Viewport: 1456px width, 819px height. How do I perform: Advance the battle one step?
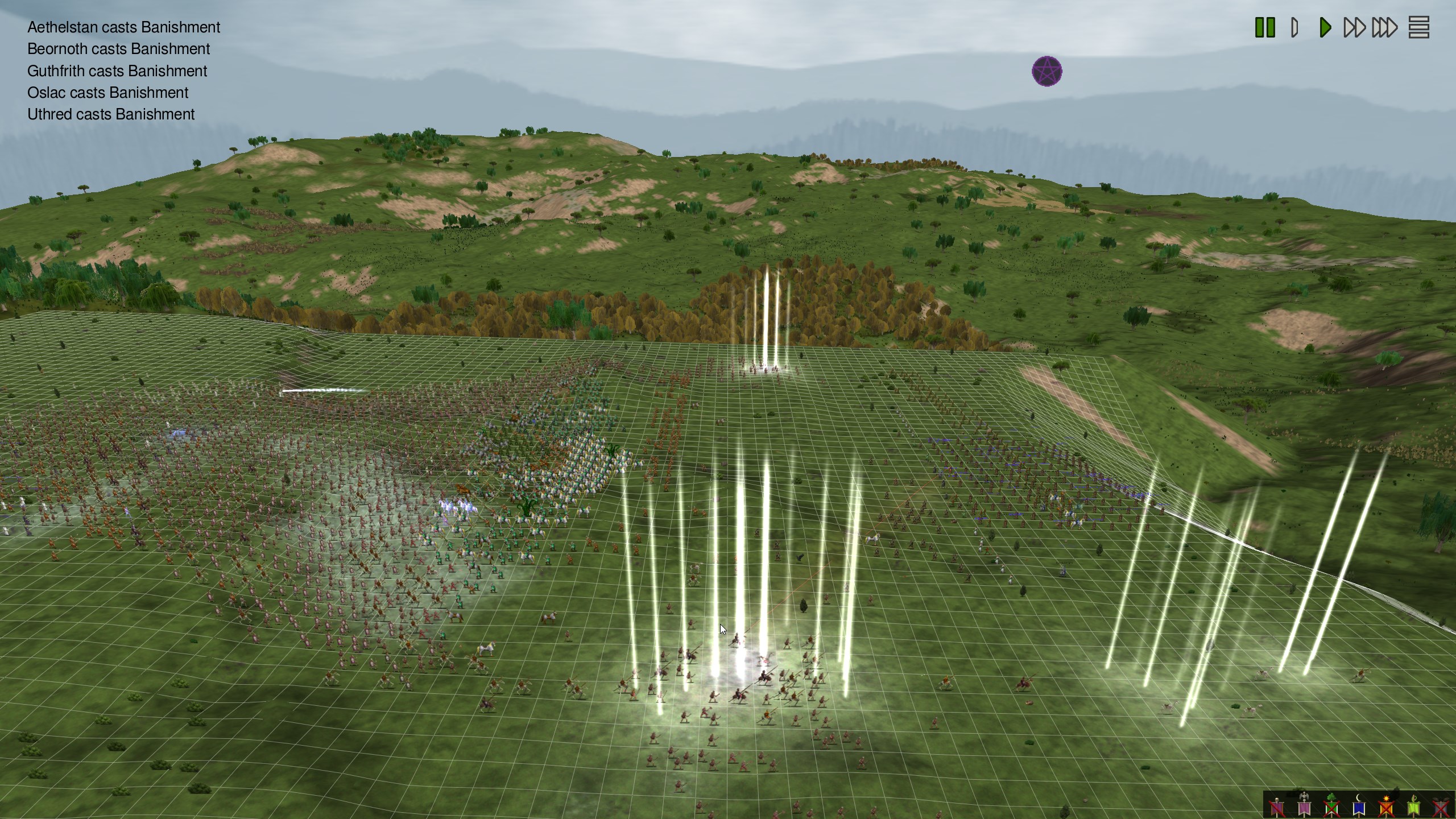(1295, 27)
